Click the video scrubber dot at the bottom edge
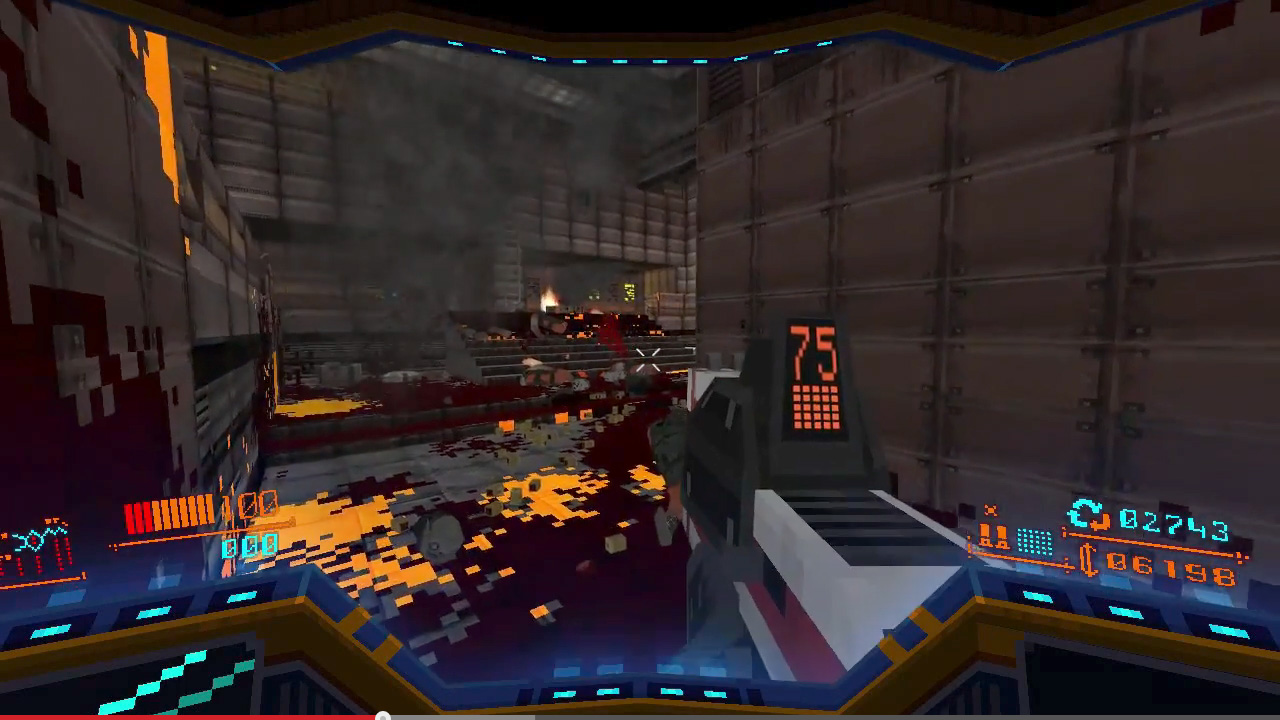This screenshot has height=720, width=1280. pyautogui.click(x=383, y=716)
